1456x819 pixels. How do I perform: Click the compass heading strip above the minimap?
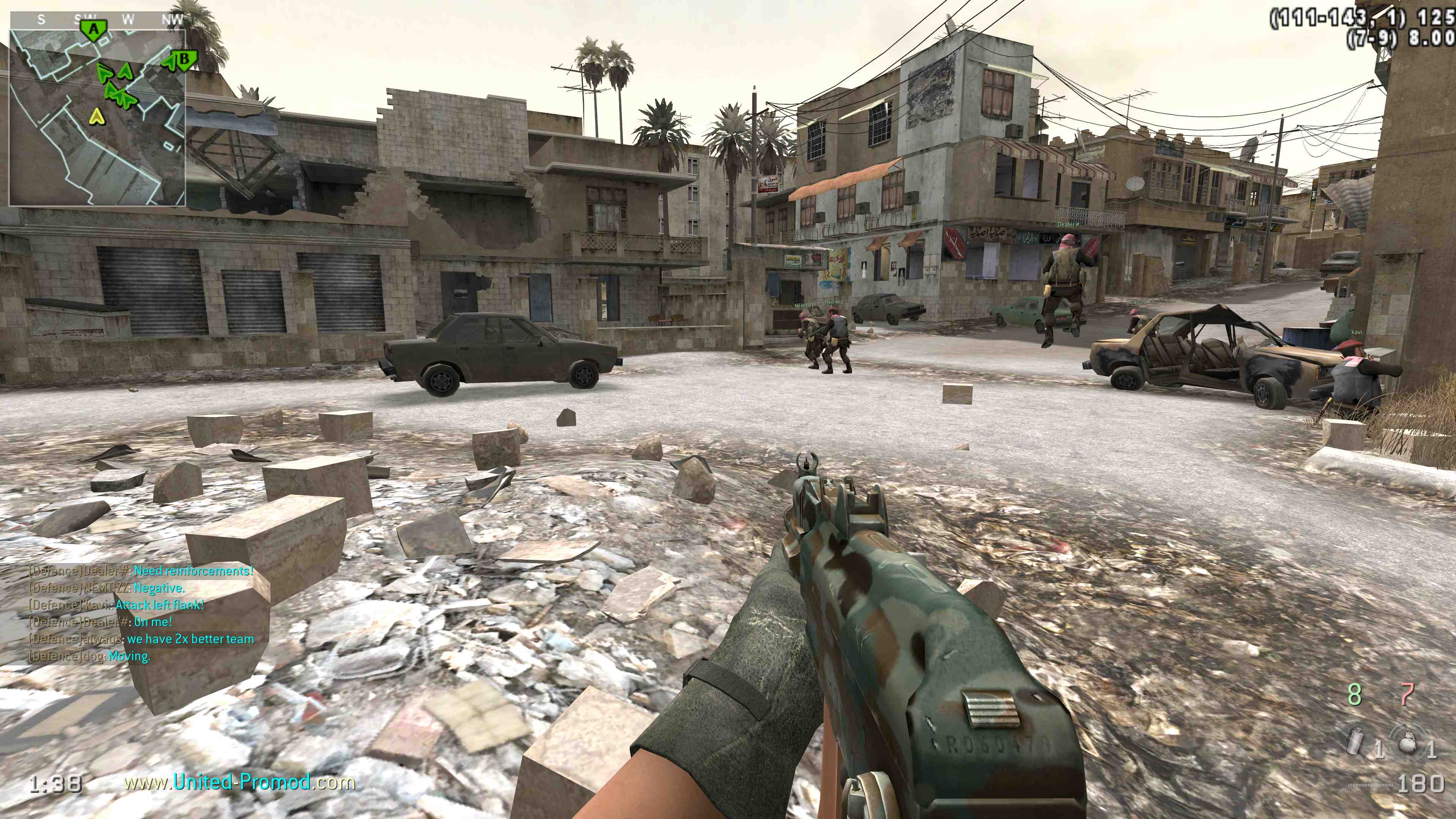98,20
